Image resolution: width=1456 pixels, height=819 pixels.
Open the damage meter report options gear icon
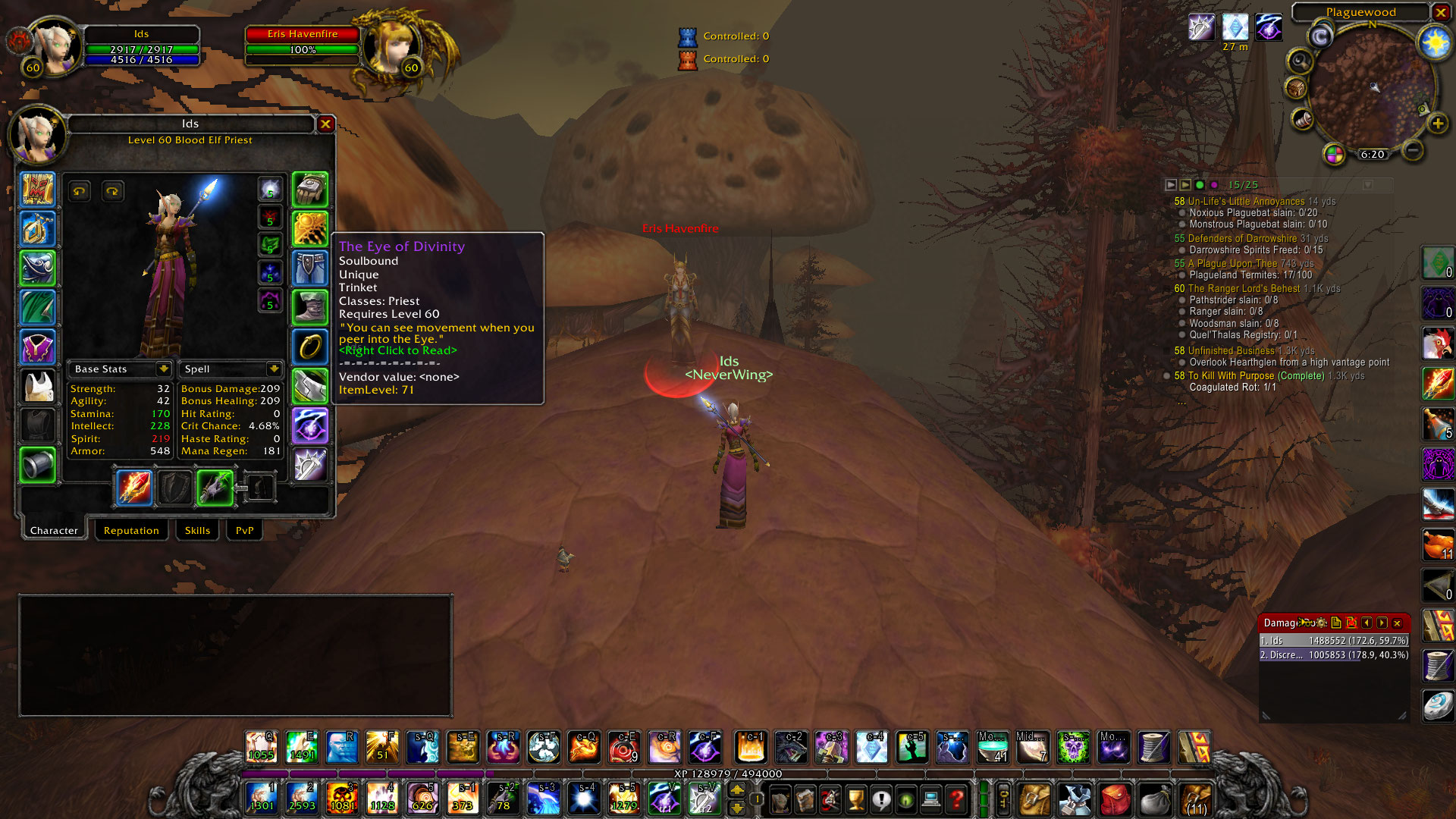click(1321, 623)
